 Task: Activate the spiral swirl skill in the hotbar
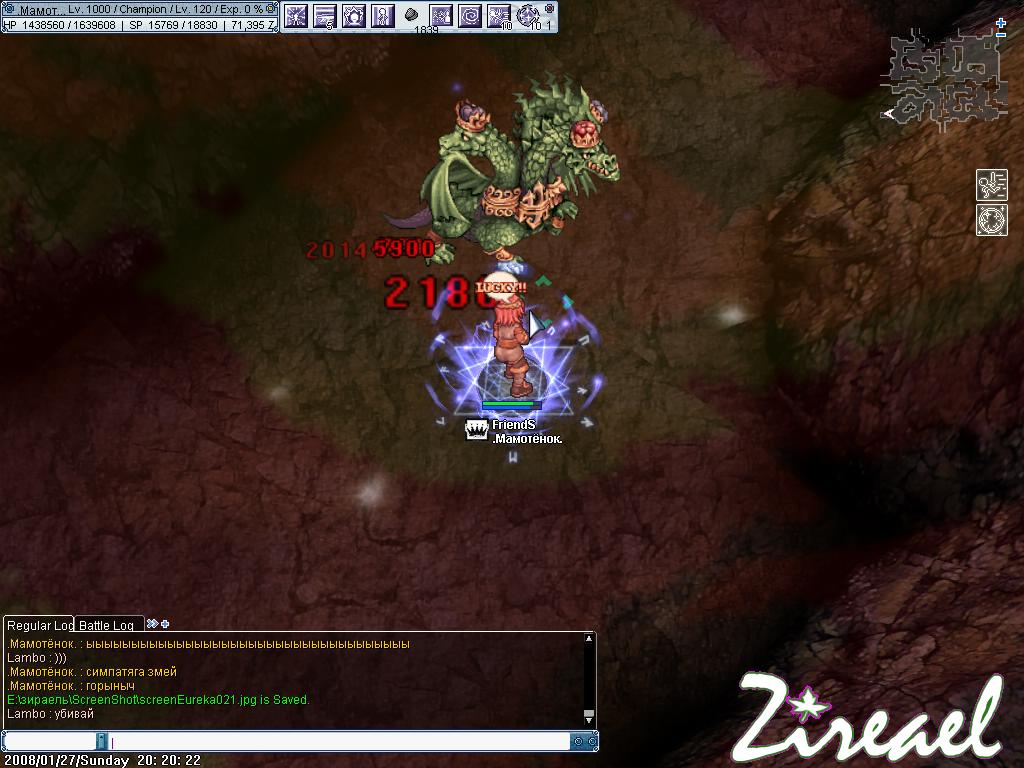469,15
